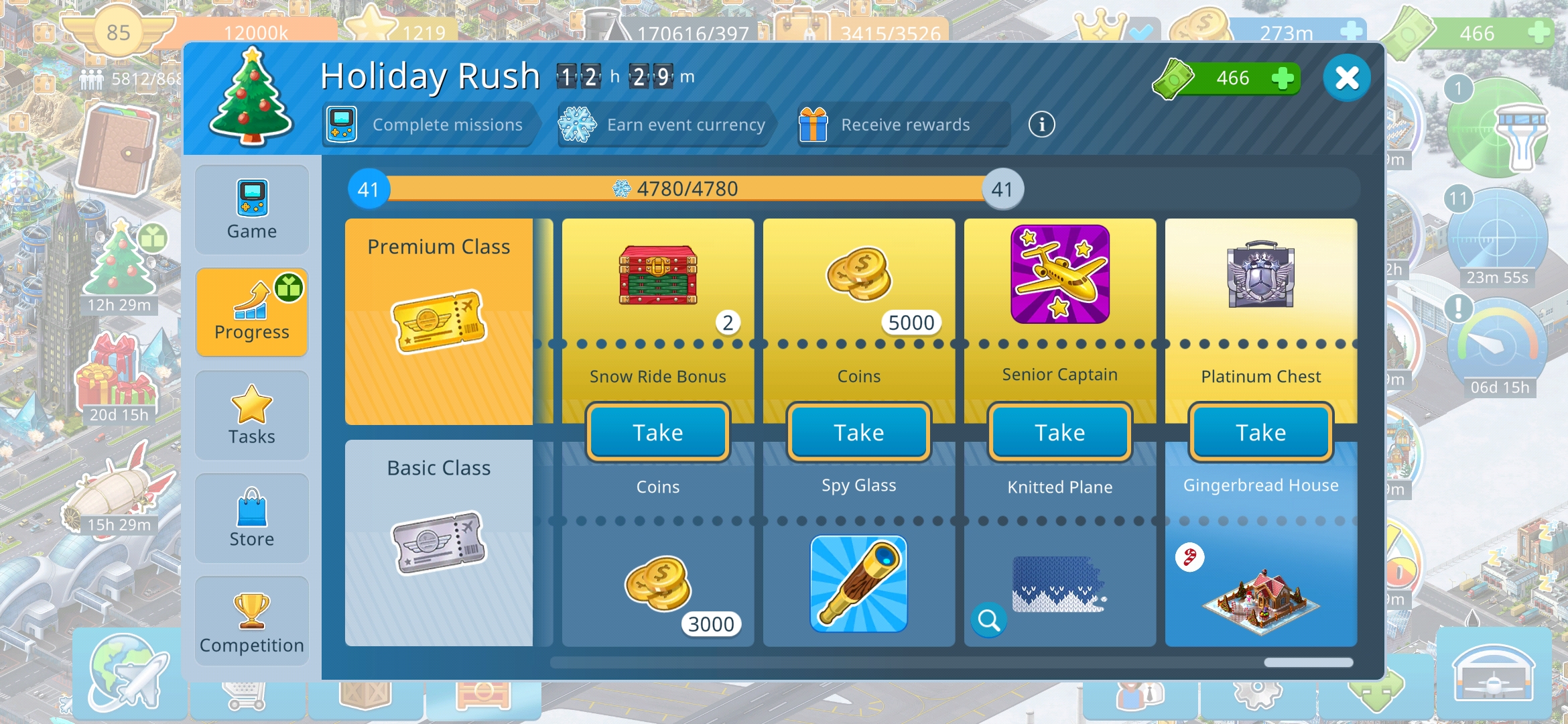
Task: Take the Snow Ride Bonus reward
Action: [658, 432]
